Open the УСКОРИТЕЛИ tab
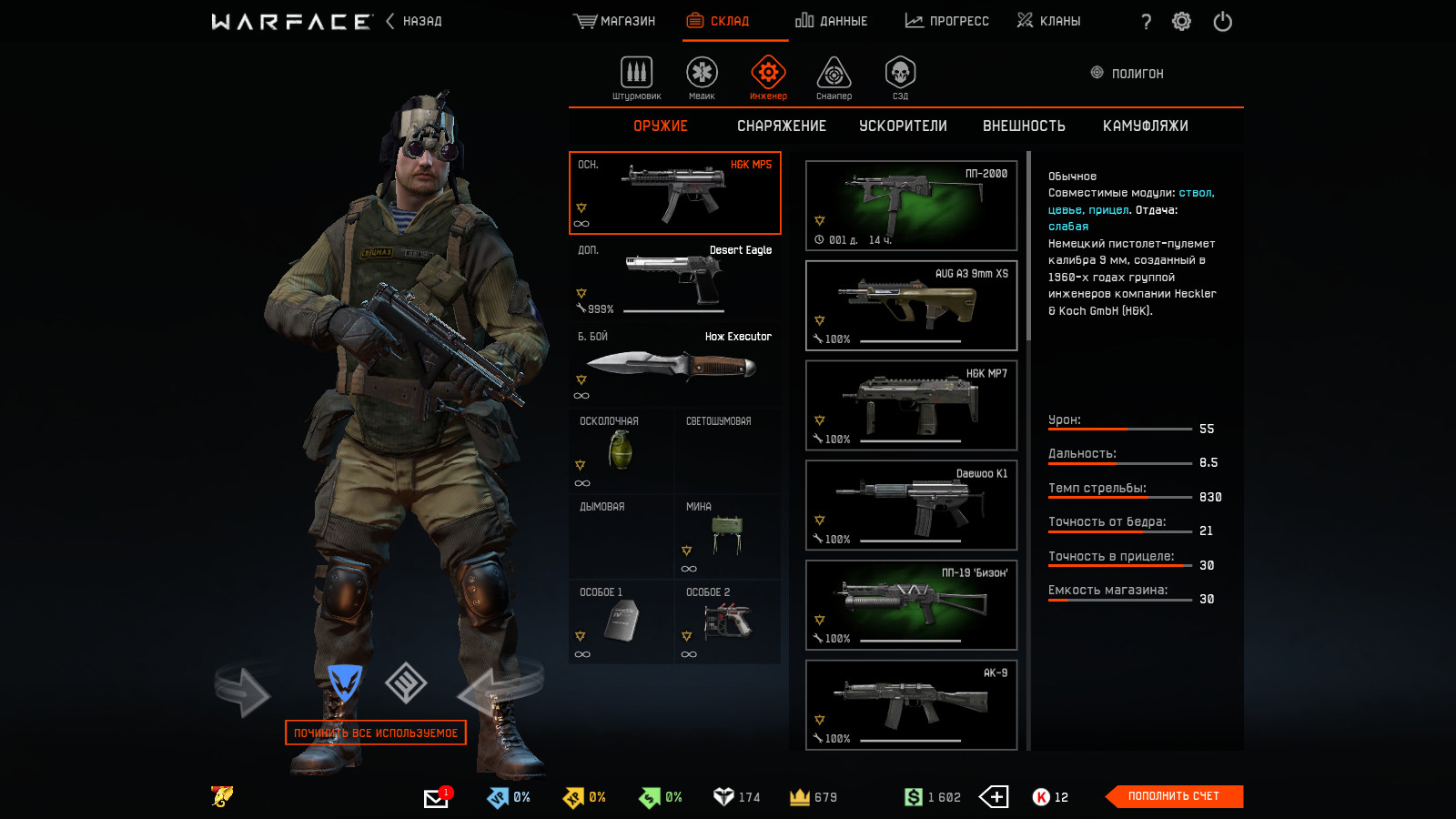This screenshot has width=1456, height=819. pyautogui.click(x=903, y=126)
